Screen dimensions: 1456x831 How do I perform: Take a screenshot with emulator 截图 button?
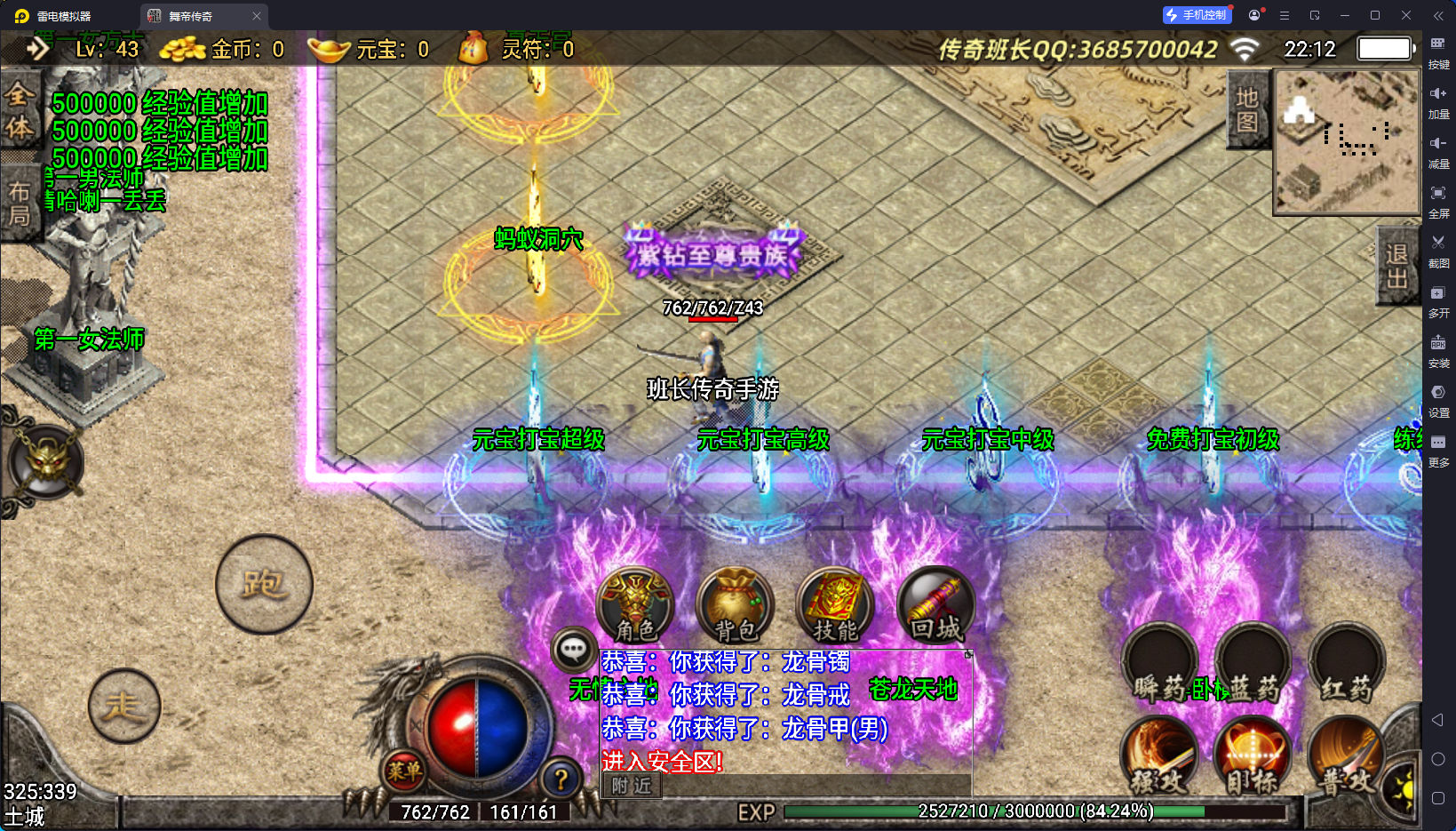click(x=1438, y=247)
